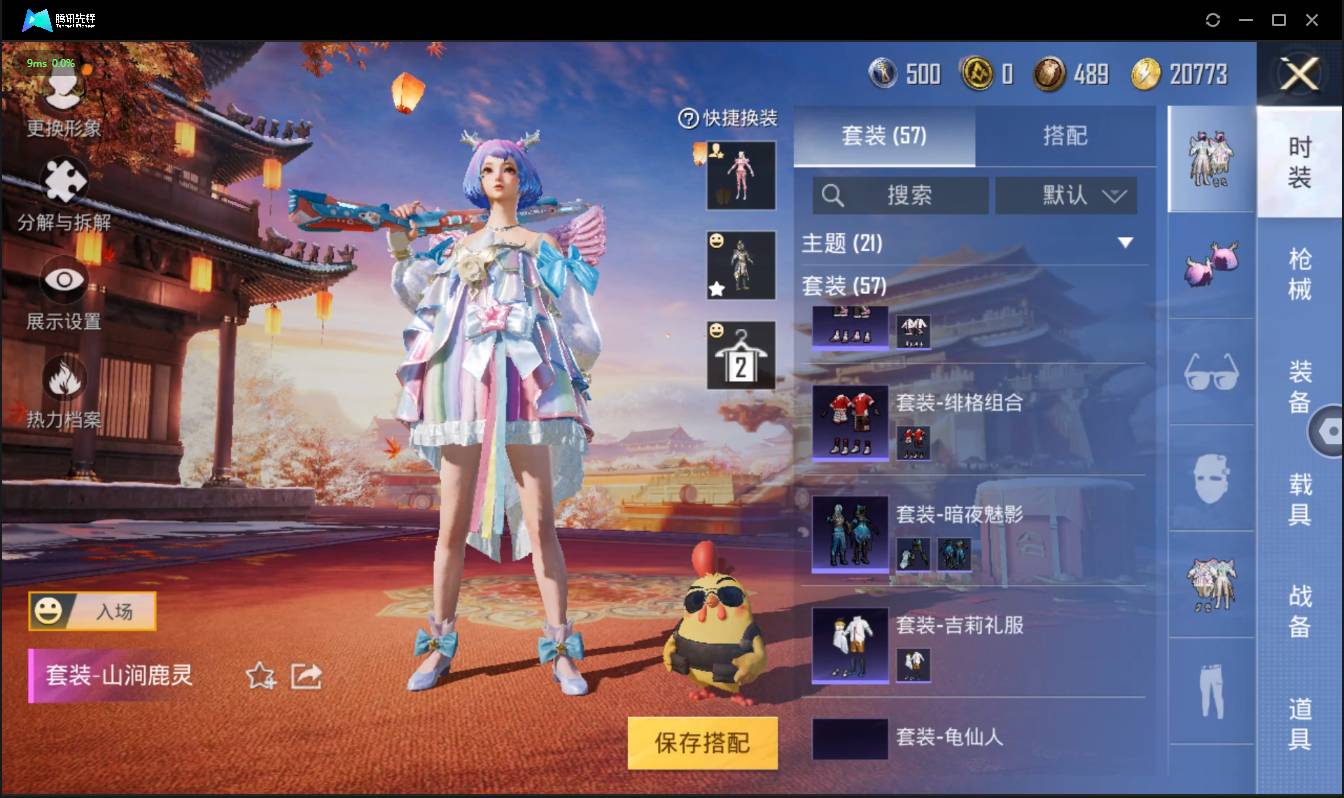Select the eyewear category icon on right sidebar
The image size is (1344, 798).
(1210, 372)
